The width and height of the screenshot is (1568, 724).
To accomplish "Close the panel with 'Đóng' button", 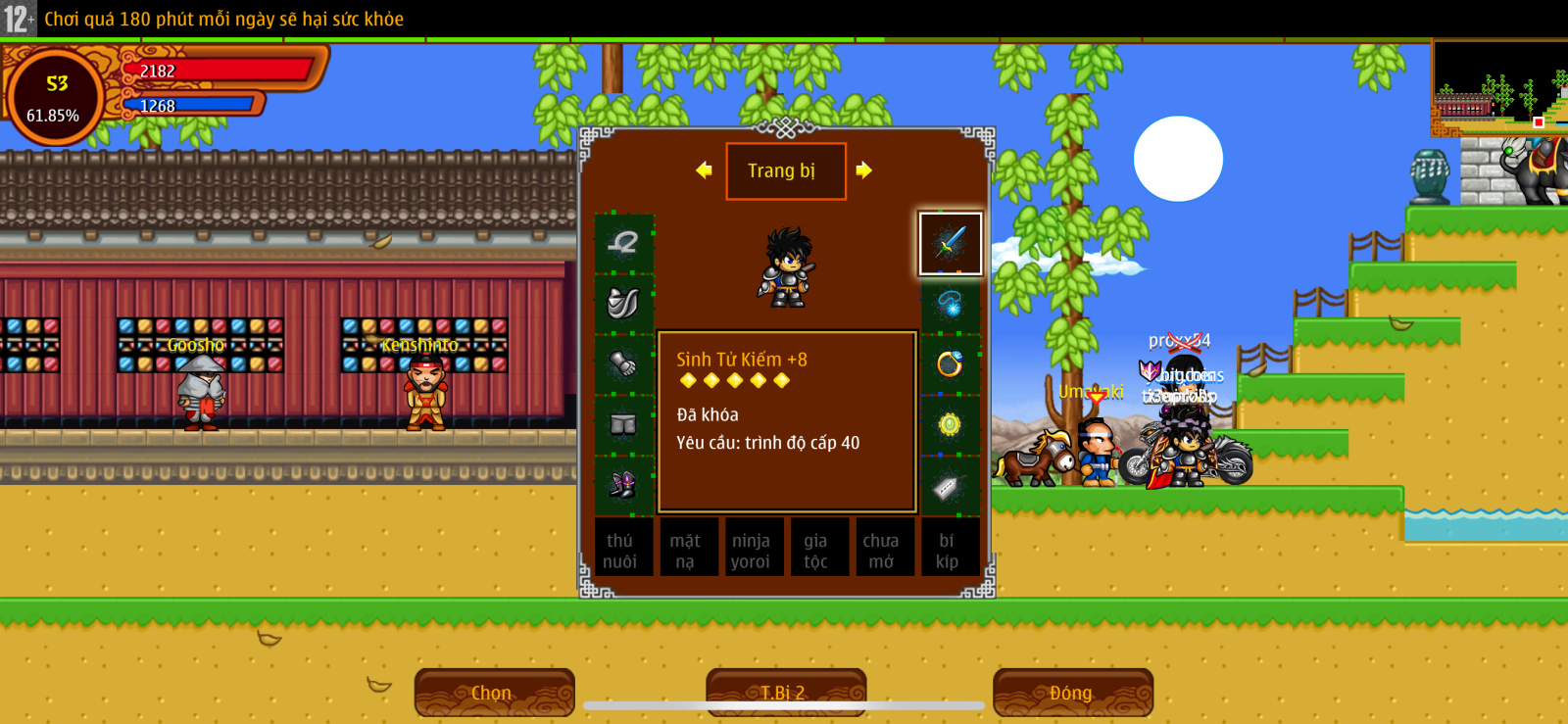I will tap(1071, 693).
